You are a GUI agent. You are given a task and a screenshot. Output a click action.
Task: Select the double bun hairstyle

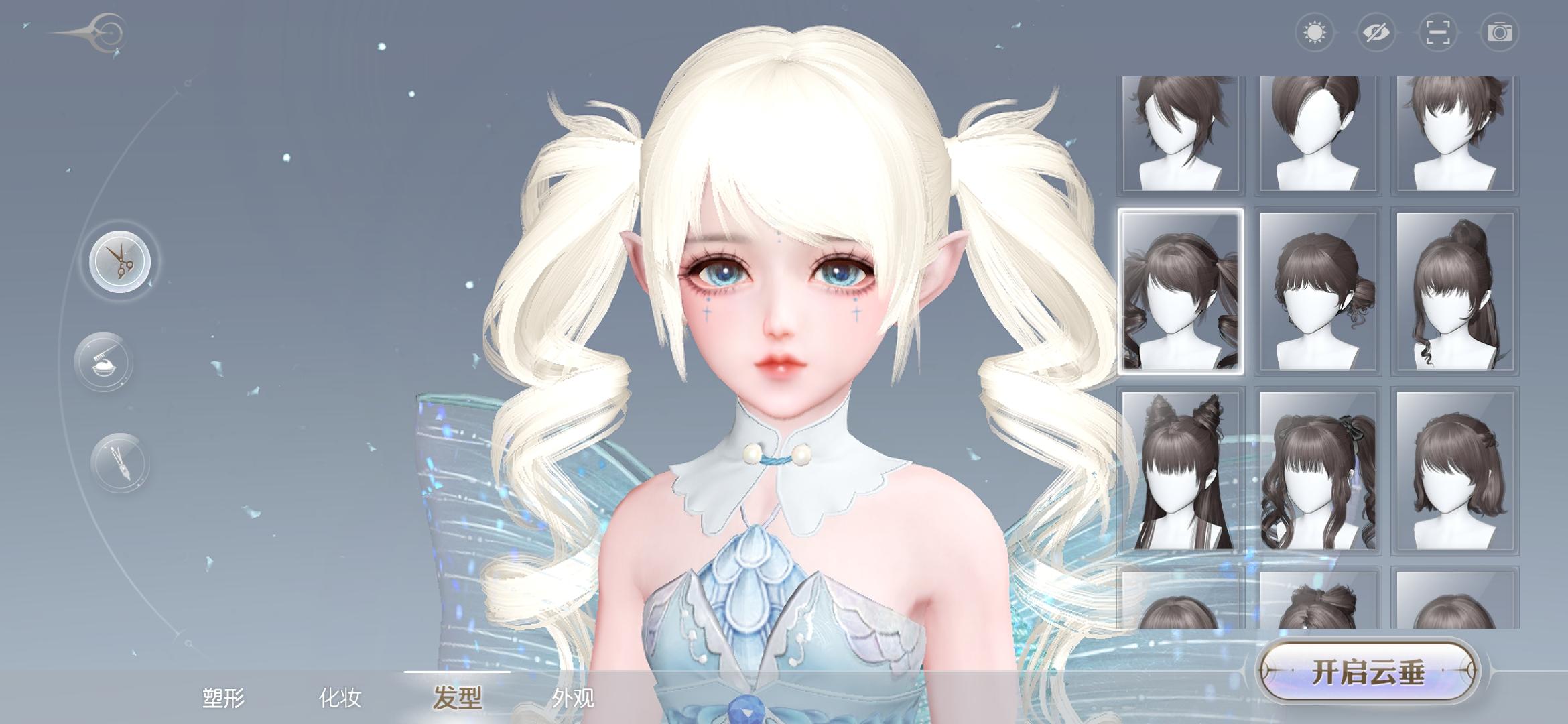pyautogui.click(x=1181, y=469)
